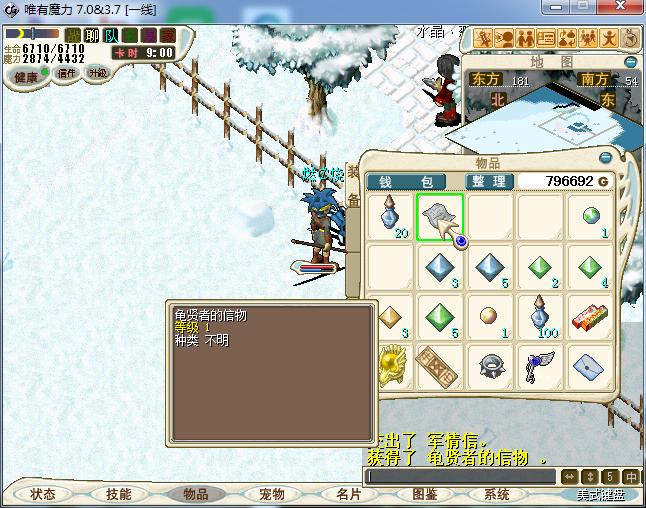Open the 名片 name card menu
Viewport: 646px width, 508px height.
(347, 494)
